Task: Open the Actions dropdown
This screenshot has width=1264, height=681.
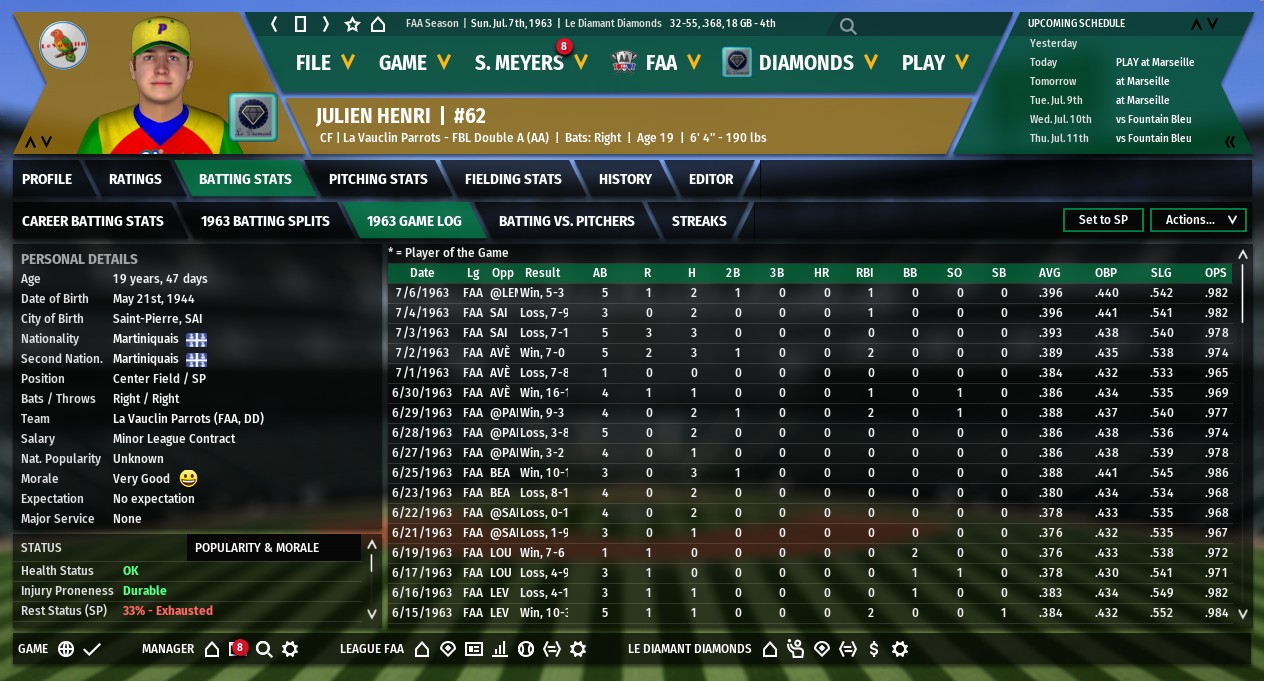Action: pyautogui.click(x=1198, y=220)
